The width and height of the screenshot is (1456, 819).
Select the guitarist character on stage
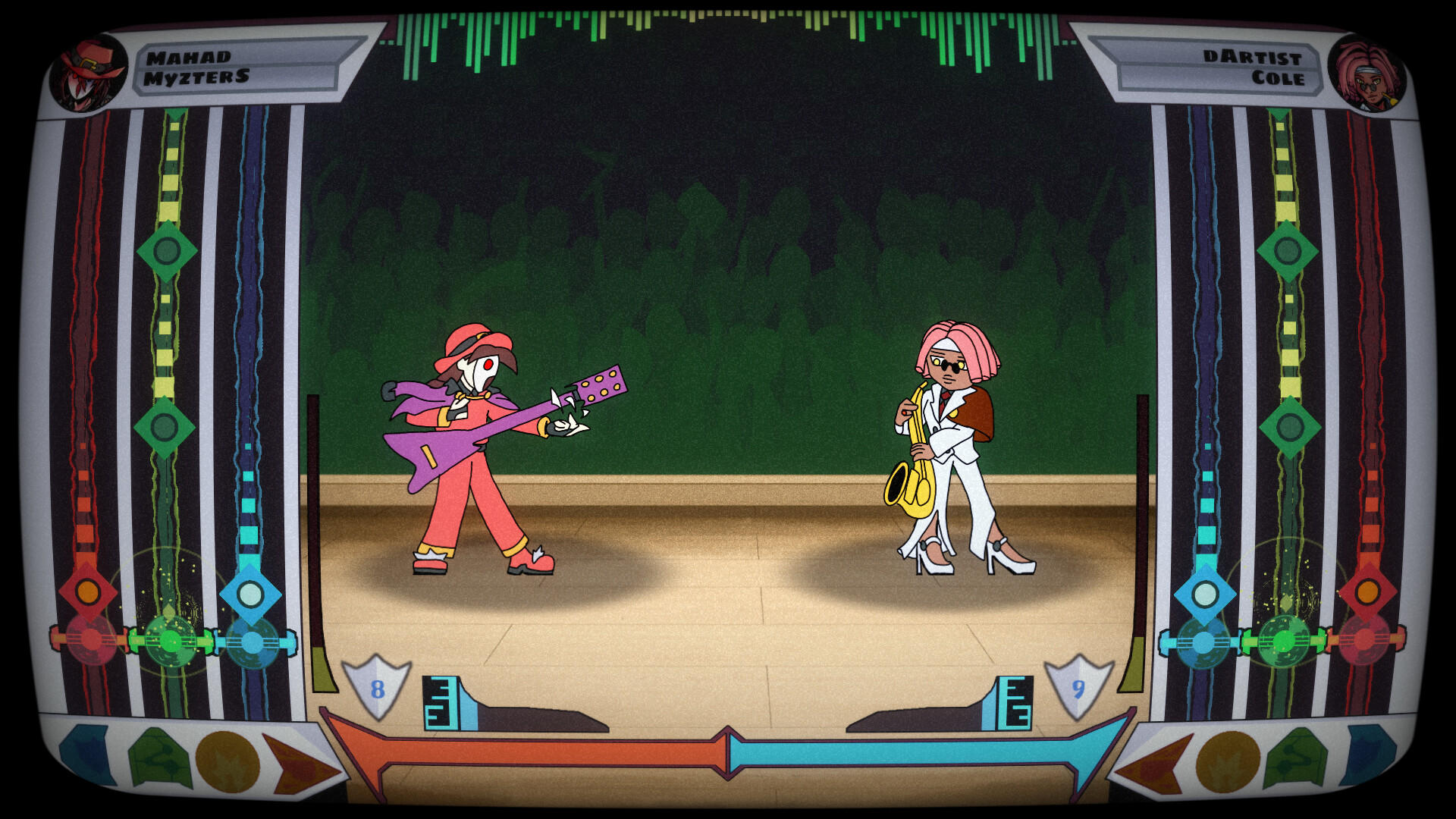click(x=470, y=455)
